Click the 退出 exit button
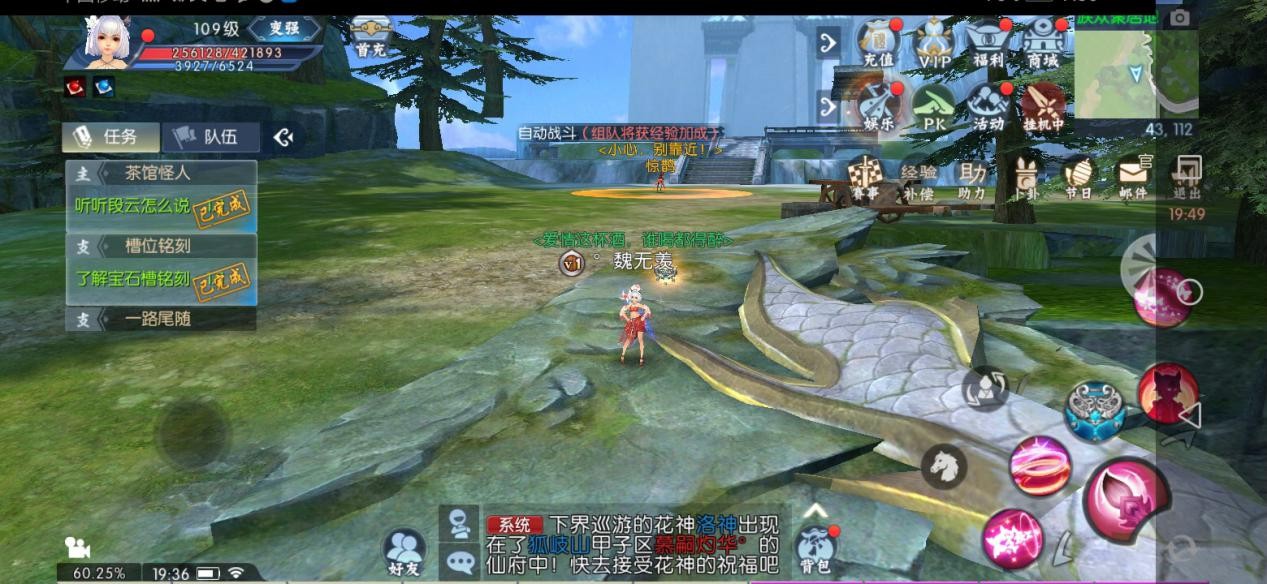Screen dimensions: 1267x584 (1187, 177)
